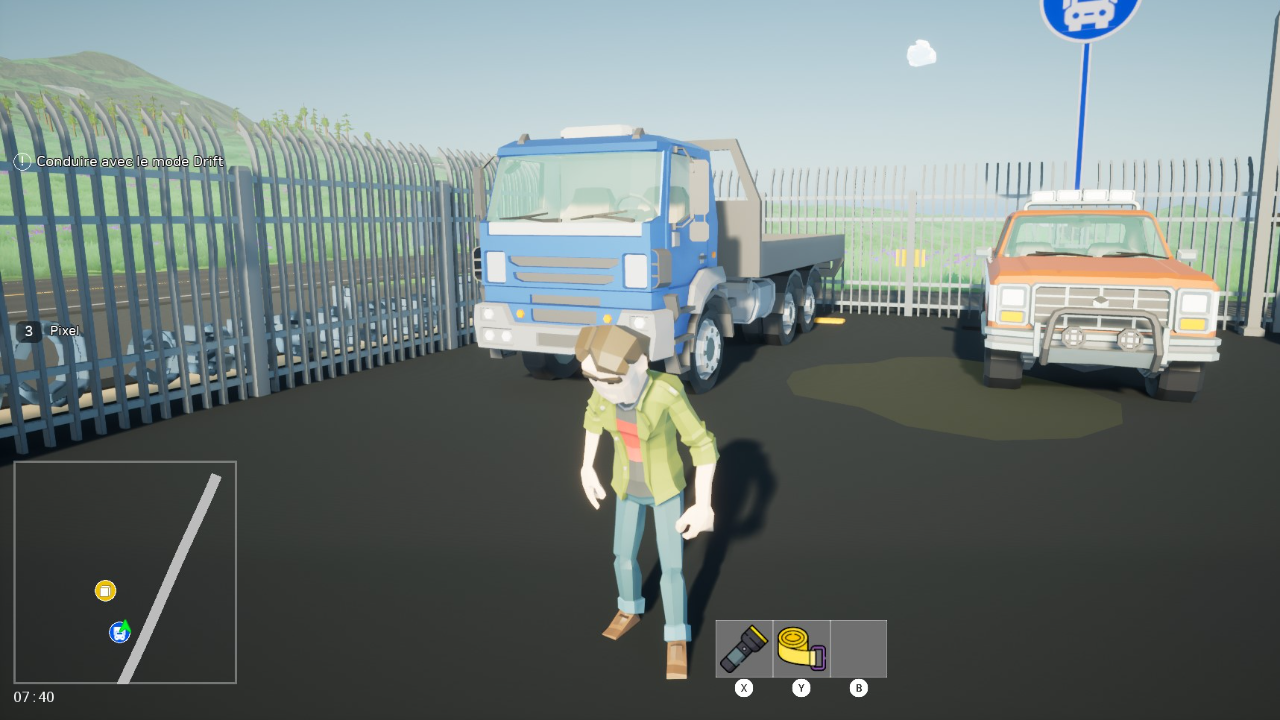
Task: Click the dark badge showing the number 3
Action: tap(28, 330)
